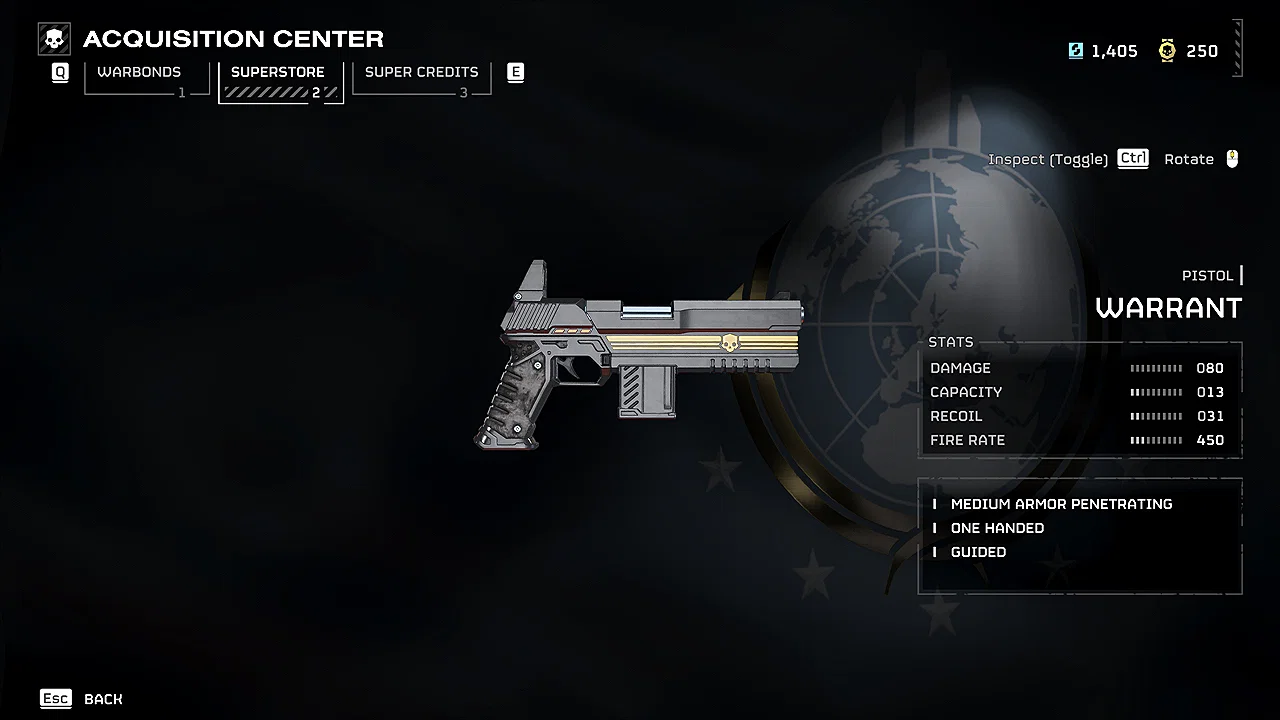Image resolution: width=1280 pixels, height=720 pixels.
Task: Click the MEDIUM ARMOR PENETRATING trait
Action: pos(1060,504)
